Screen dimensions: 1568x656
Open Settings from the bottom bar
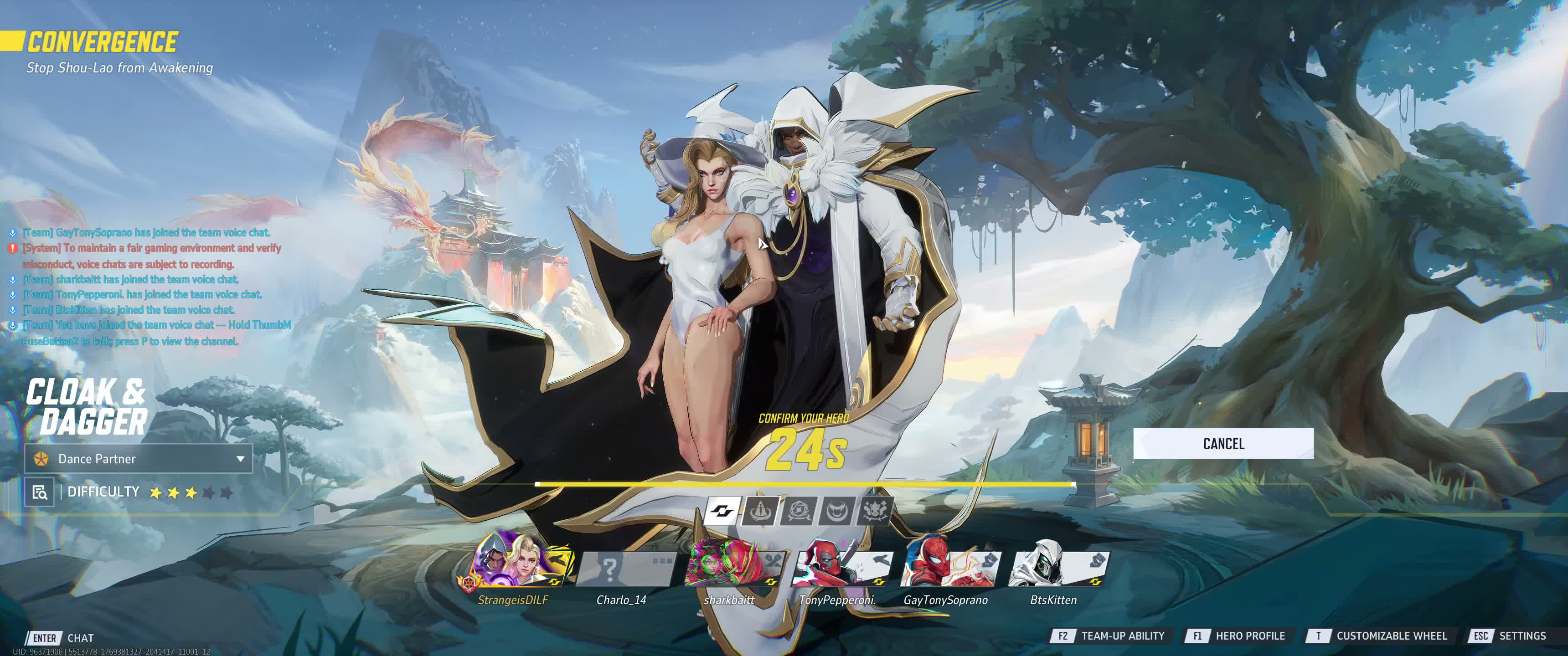[x=1509, y=636]
